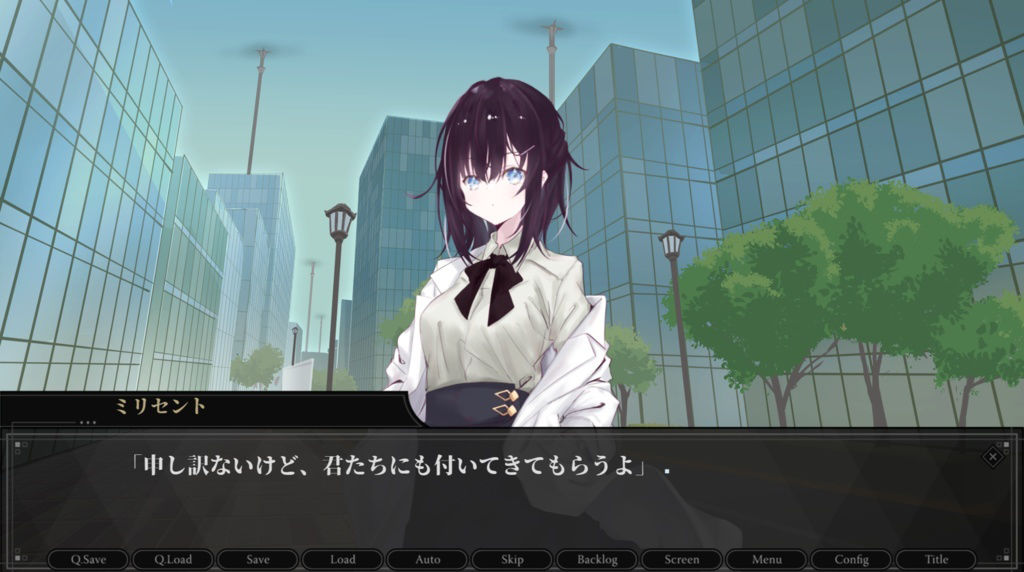Show the Backlog history
1024x572 pixels.
coord(597,559)
